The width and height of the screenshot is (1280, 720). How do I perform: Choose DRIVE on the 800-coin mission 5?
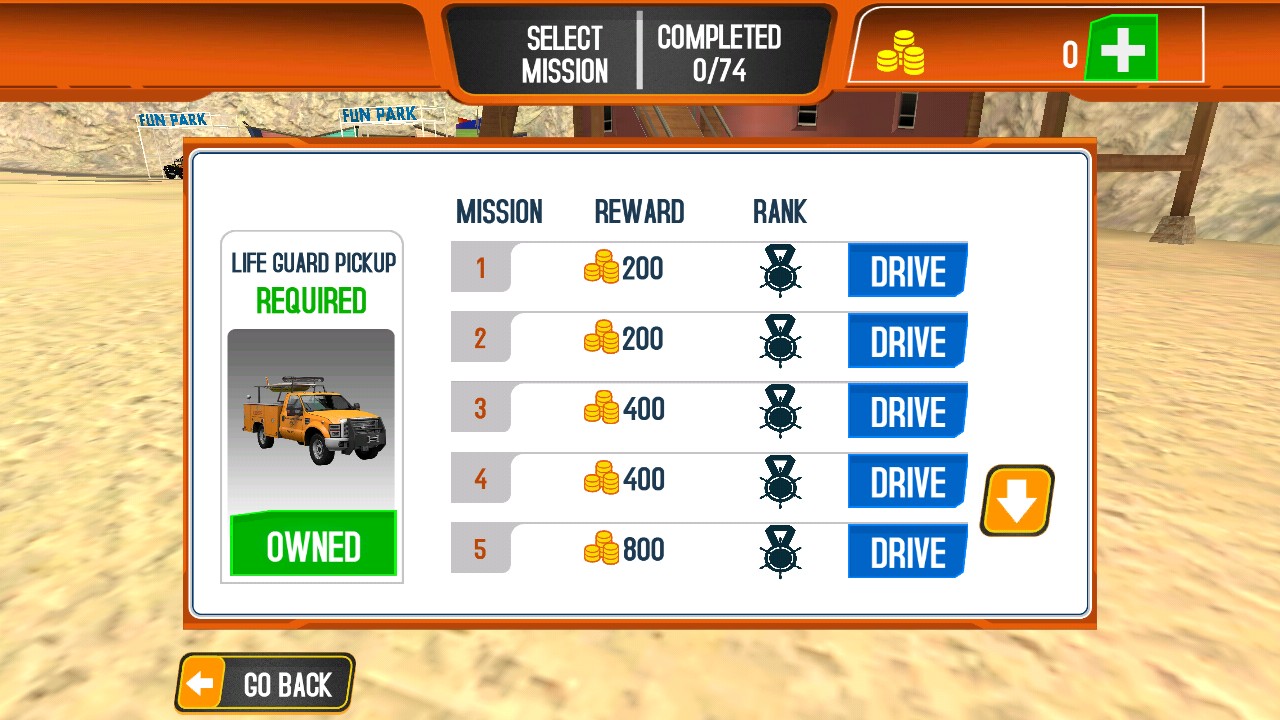coord(907,551)
